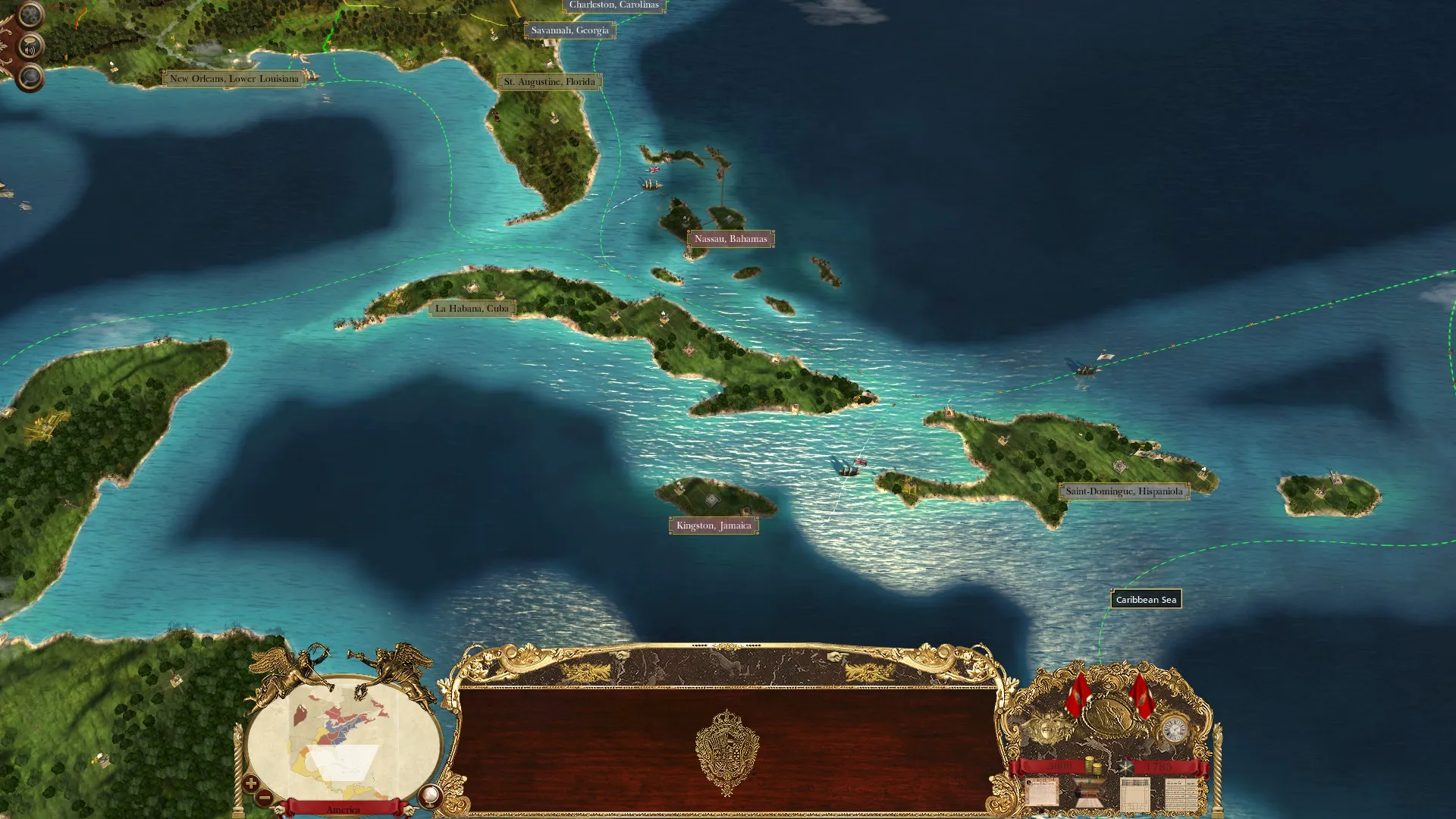Select the Kingston, Jamaica settlement label
Screen dimensions: 1456x819
click(713, 525)
